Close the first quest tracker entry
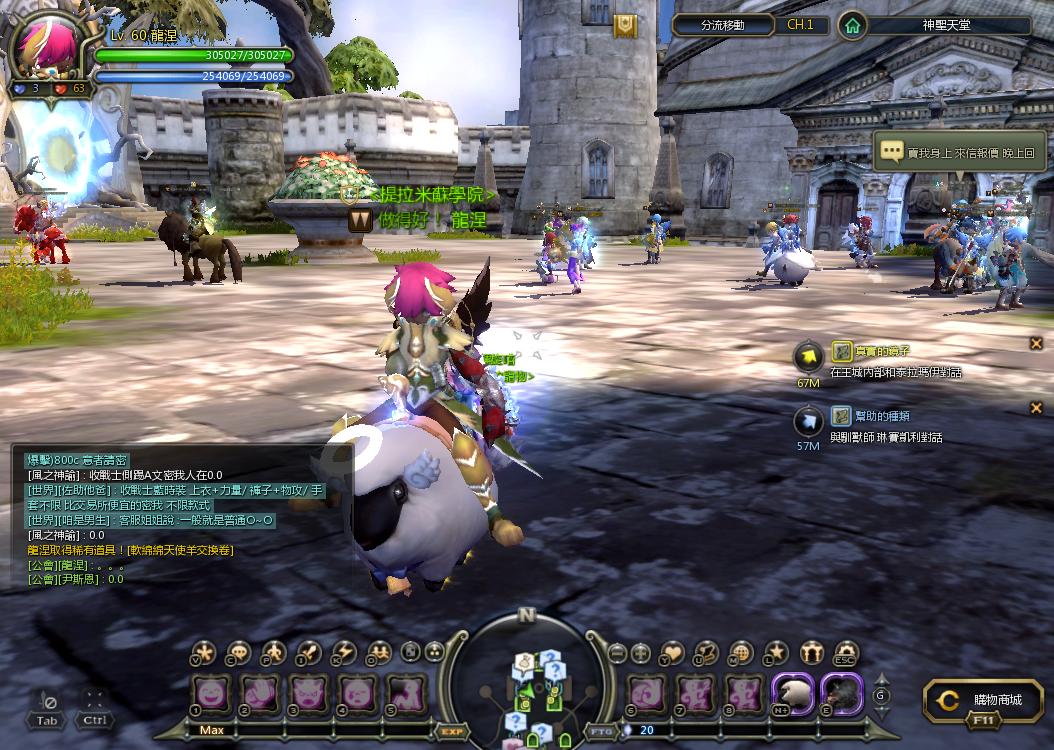This screenshot has height=750, width=1054. click(1036, 343)
